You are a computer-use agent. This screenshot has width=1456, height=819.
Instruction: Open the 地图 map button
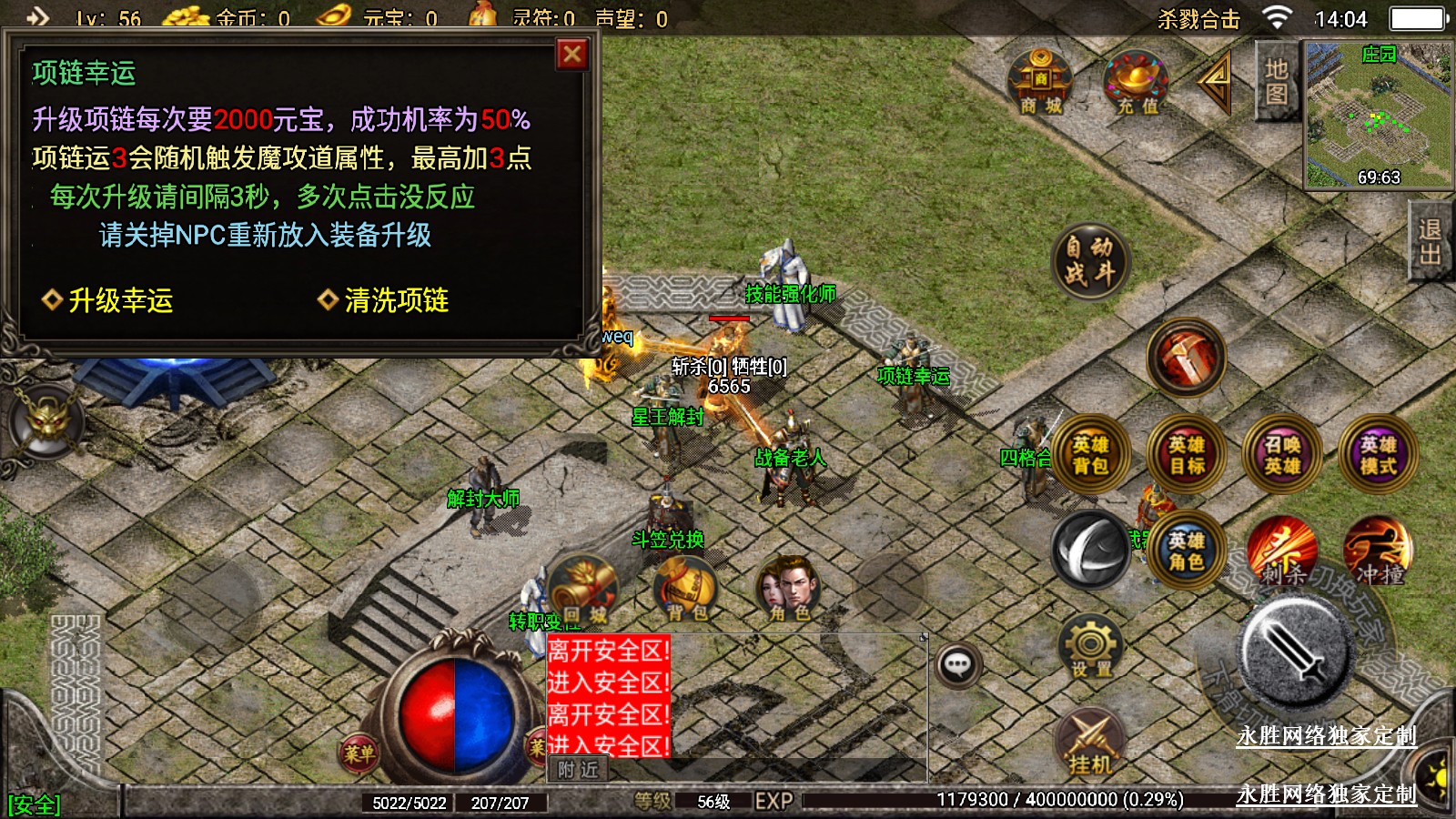pos(1276,82)
